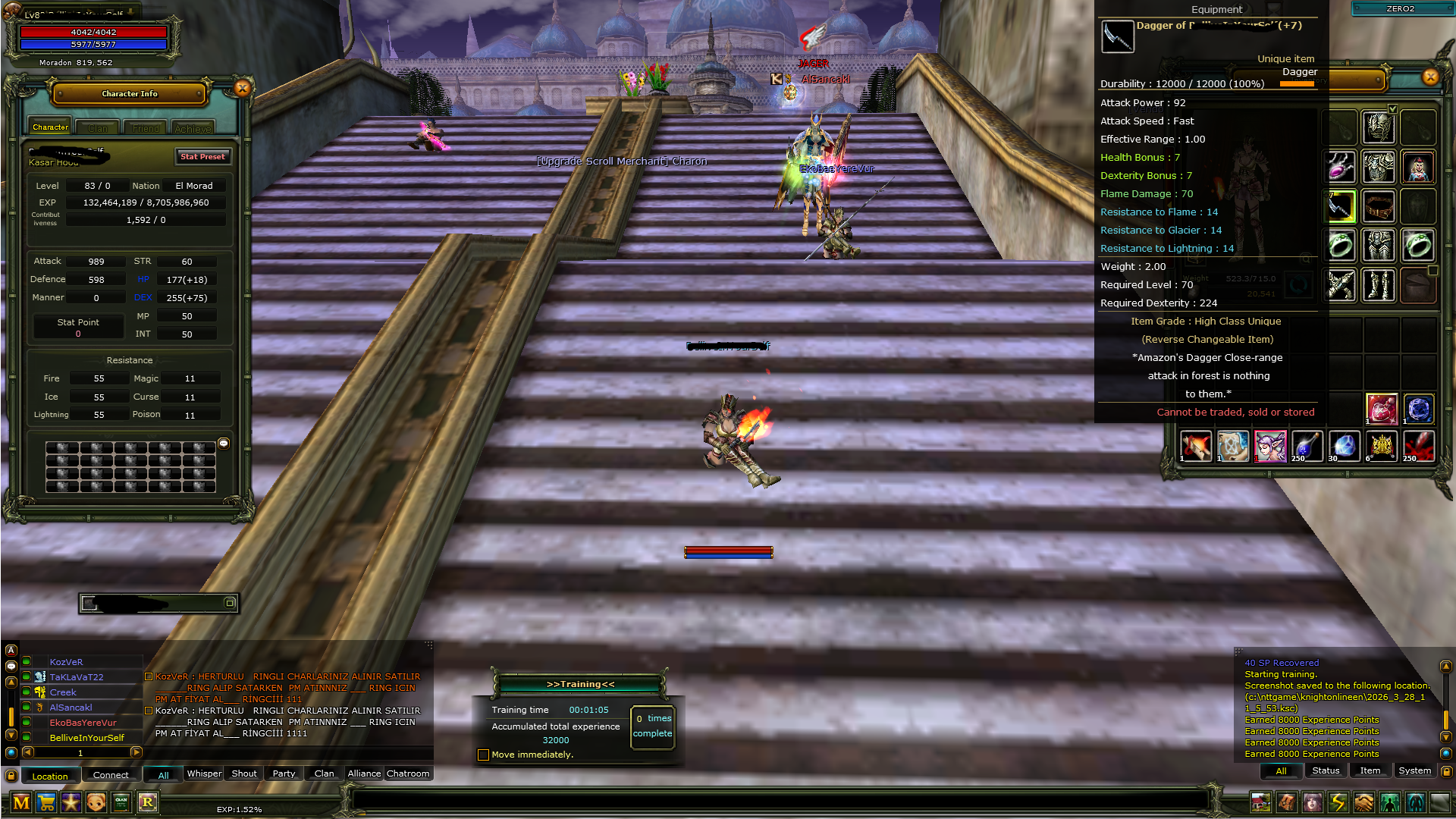Click the chat input field at the bottom

pos(758,800)
